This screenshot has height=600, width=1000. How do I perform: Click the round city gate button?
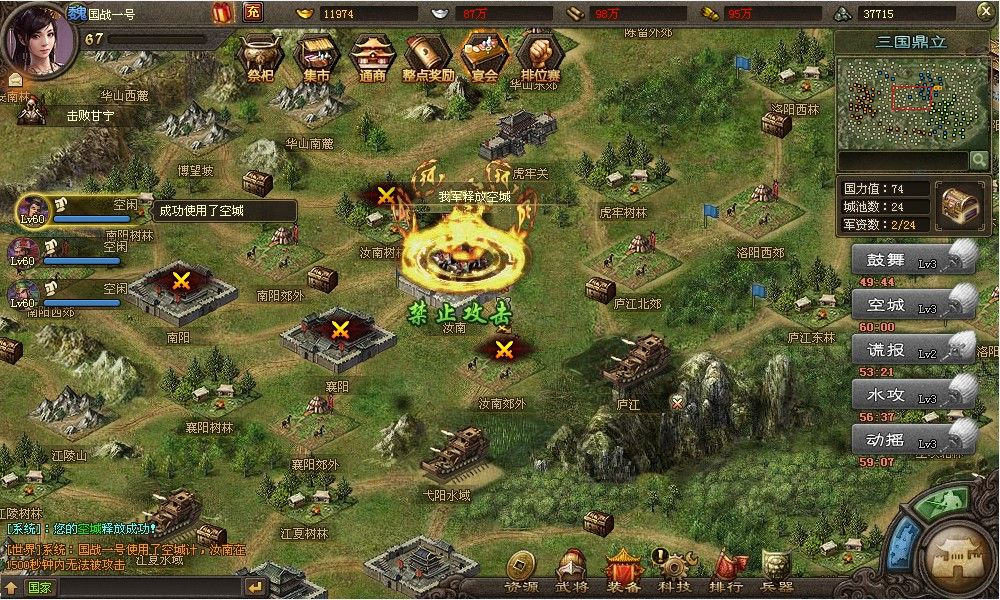tap(956, 555)
